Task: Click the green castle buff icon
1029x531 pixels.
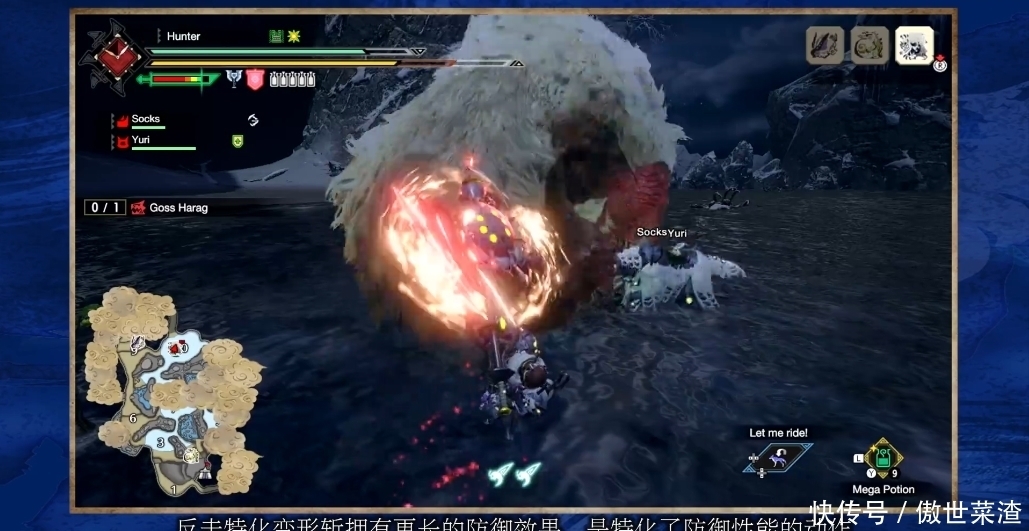Action: click(x=276, y=36)
